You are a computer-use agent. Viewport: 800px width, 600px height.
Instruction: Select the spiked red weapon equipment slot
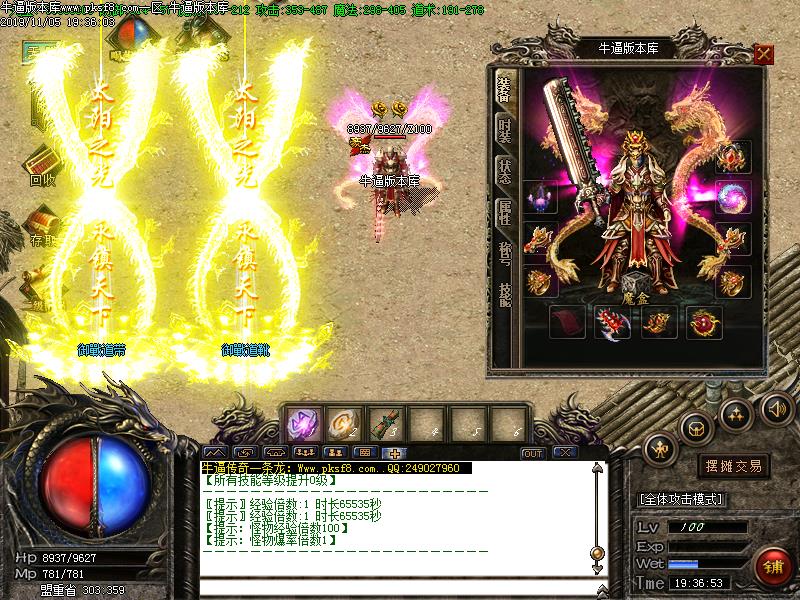(x=609, y=322)
